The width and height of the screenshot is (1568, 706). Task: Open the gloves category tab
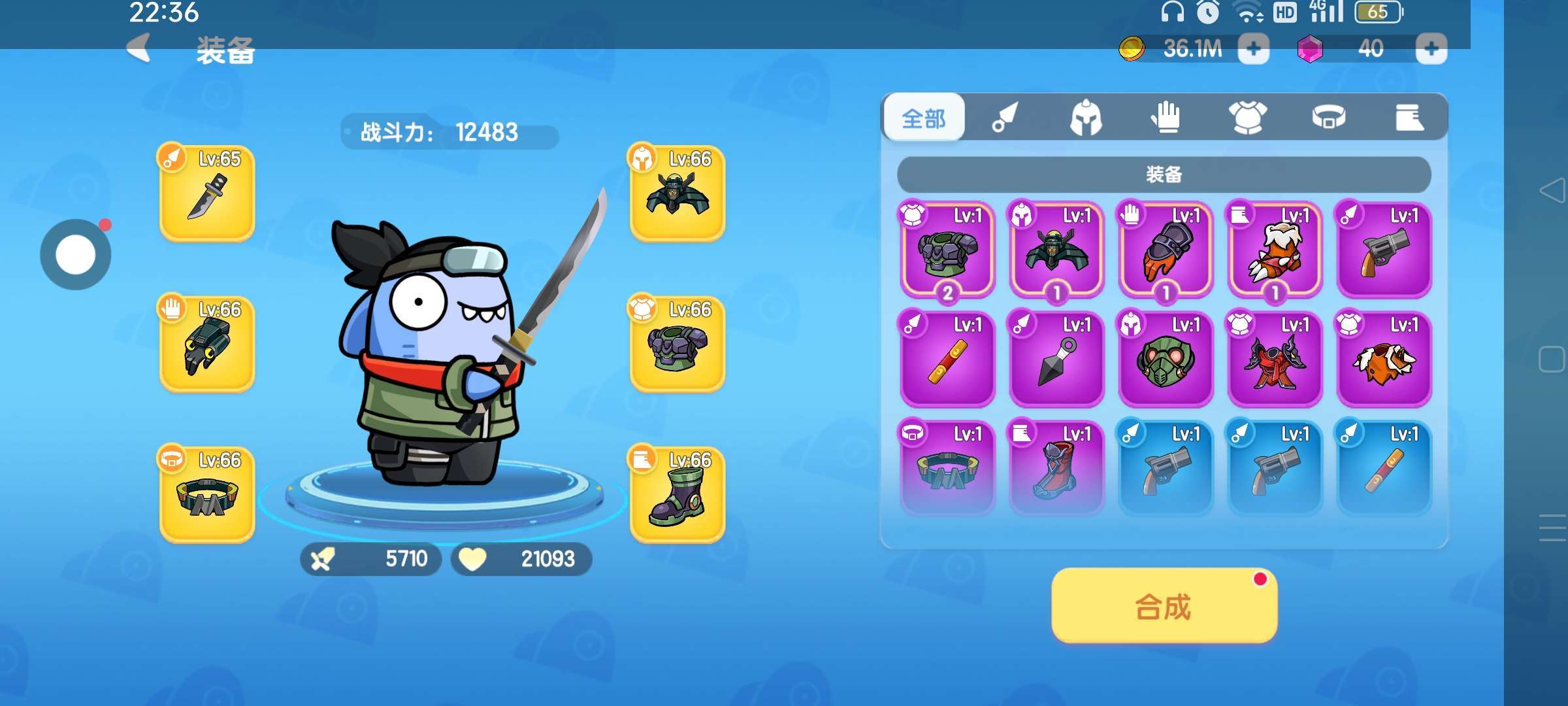pyautogui.click(x=1166, y=118)
